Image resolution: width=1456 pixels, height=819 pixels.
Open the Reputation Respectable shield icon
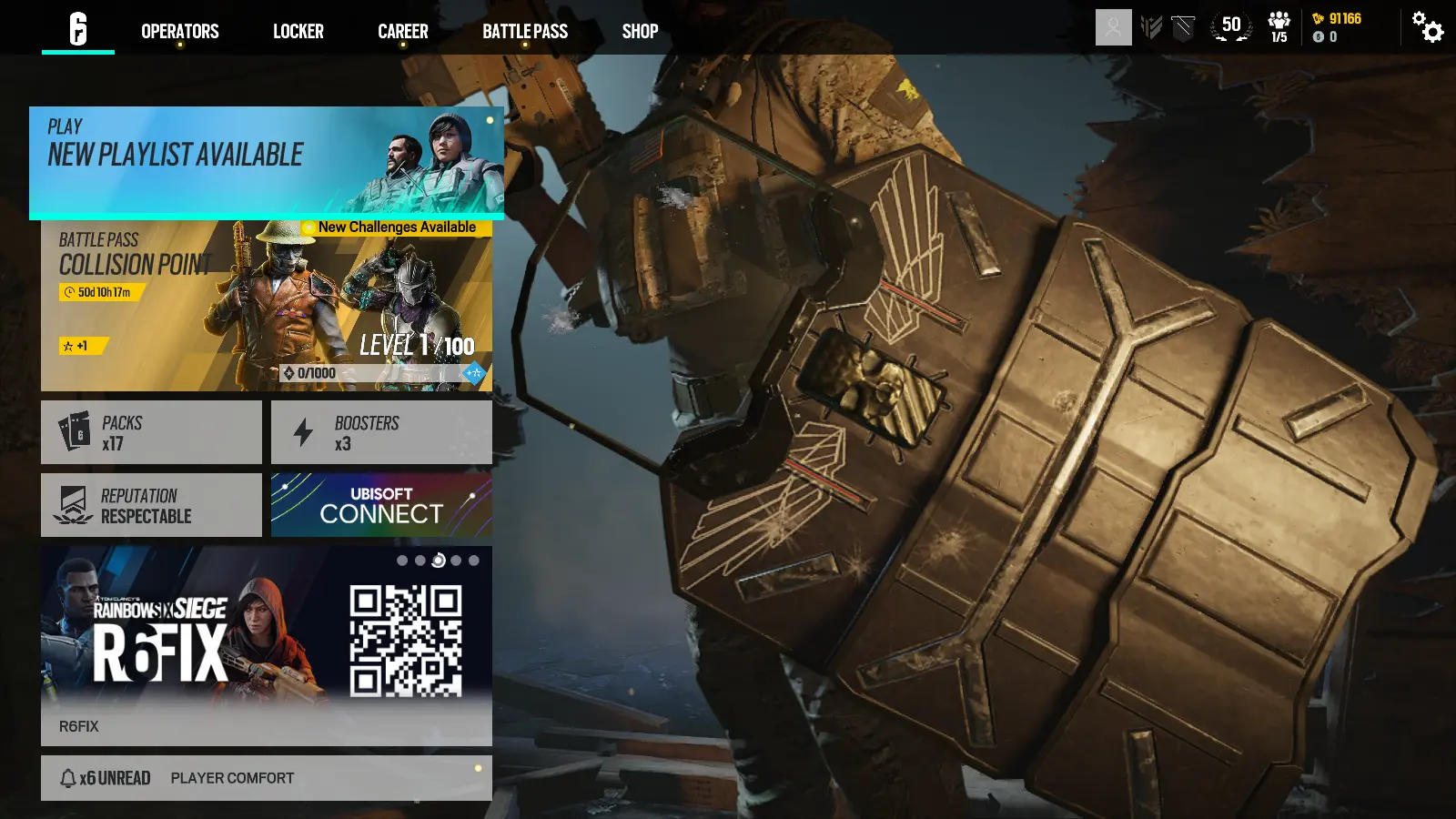73,504
